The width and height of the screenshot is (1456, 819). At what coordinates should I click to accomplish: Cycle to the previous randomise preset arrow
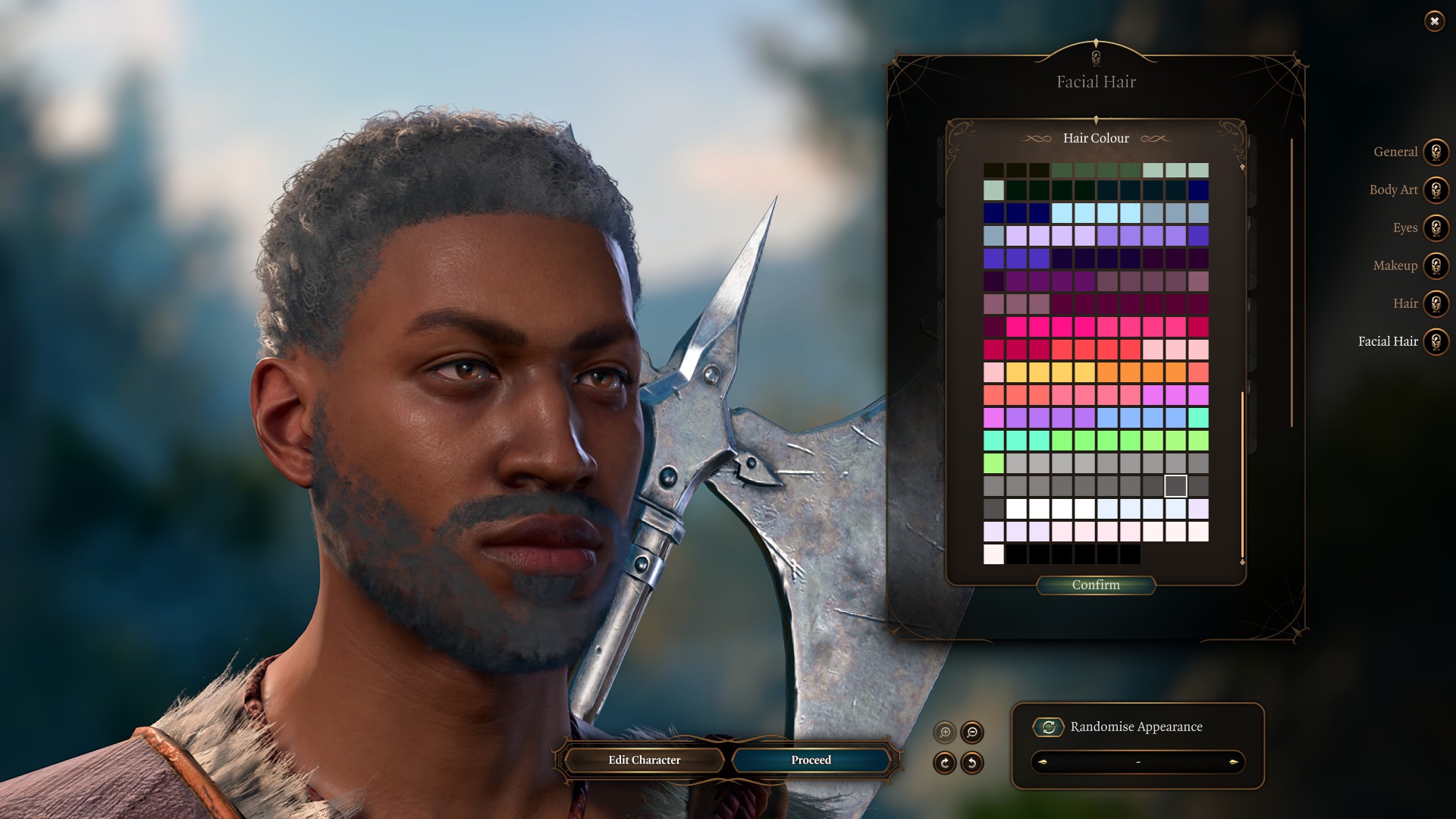point(1043,761)
